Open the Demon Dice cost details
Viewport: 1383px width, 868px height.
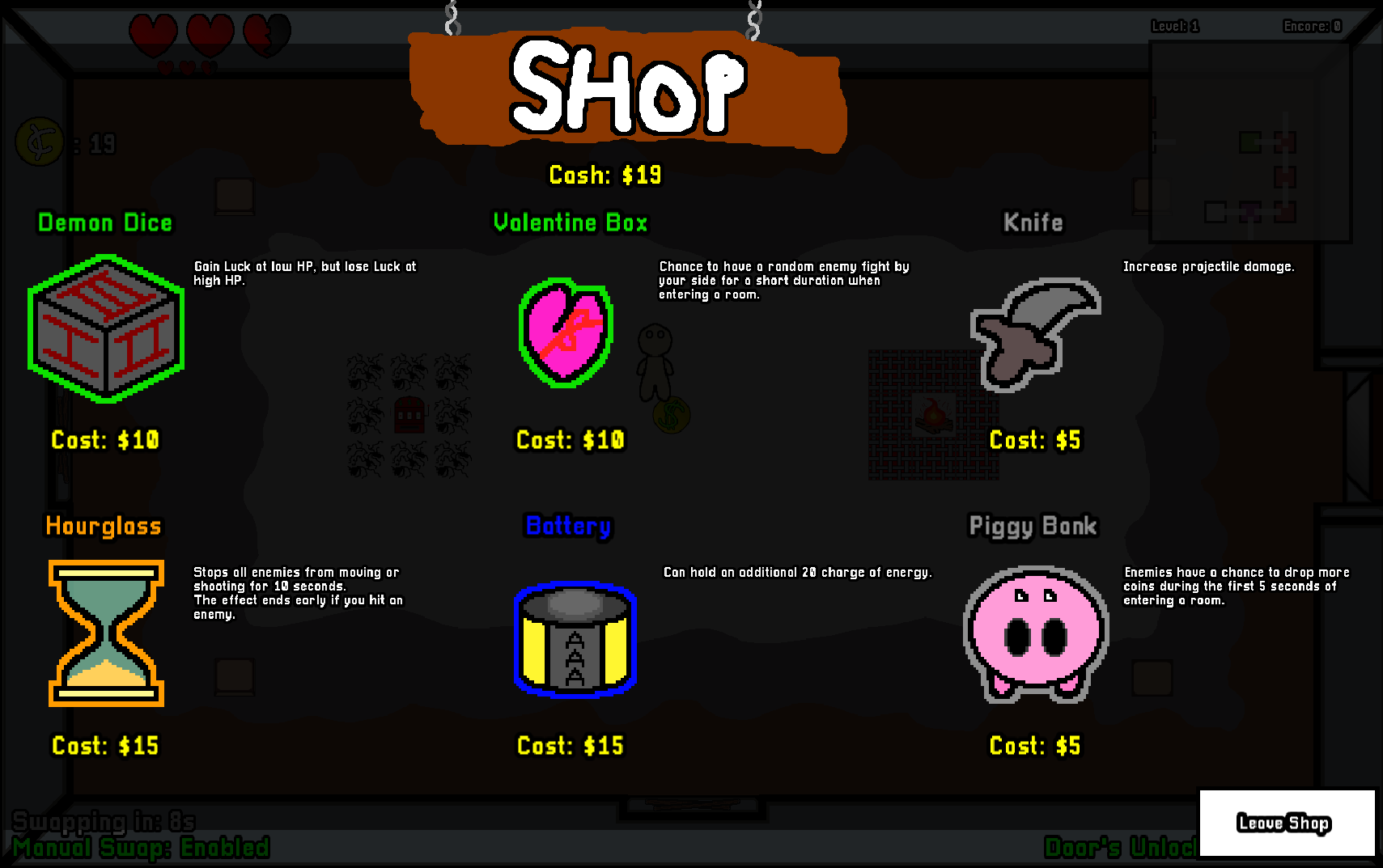pos(105,439)
